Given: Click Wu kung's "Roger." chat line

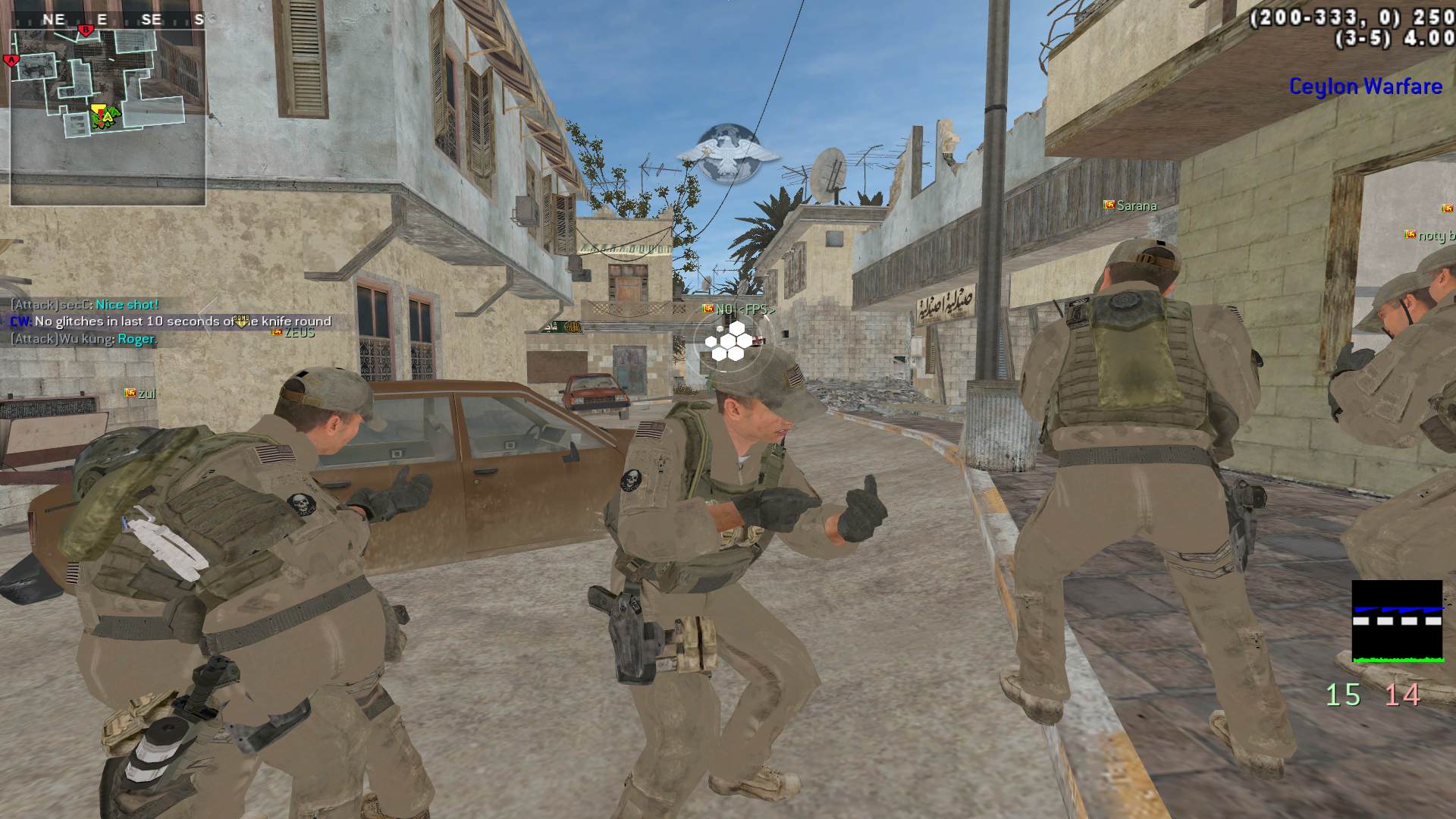Looking at the screenshot, I should click(83, 339).
